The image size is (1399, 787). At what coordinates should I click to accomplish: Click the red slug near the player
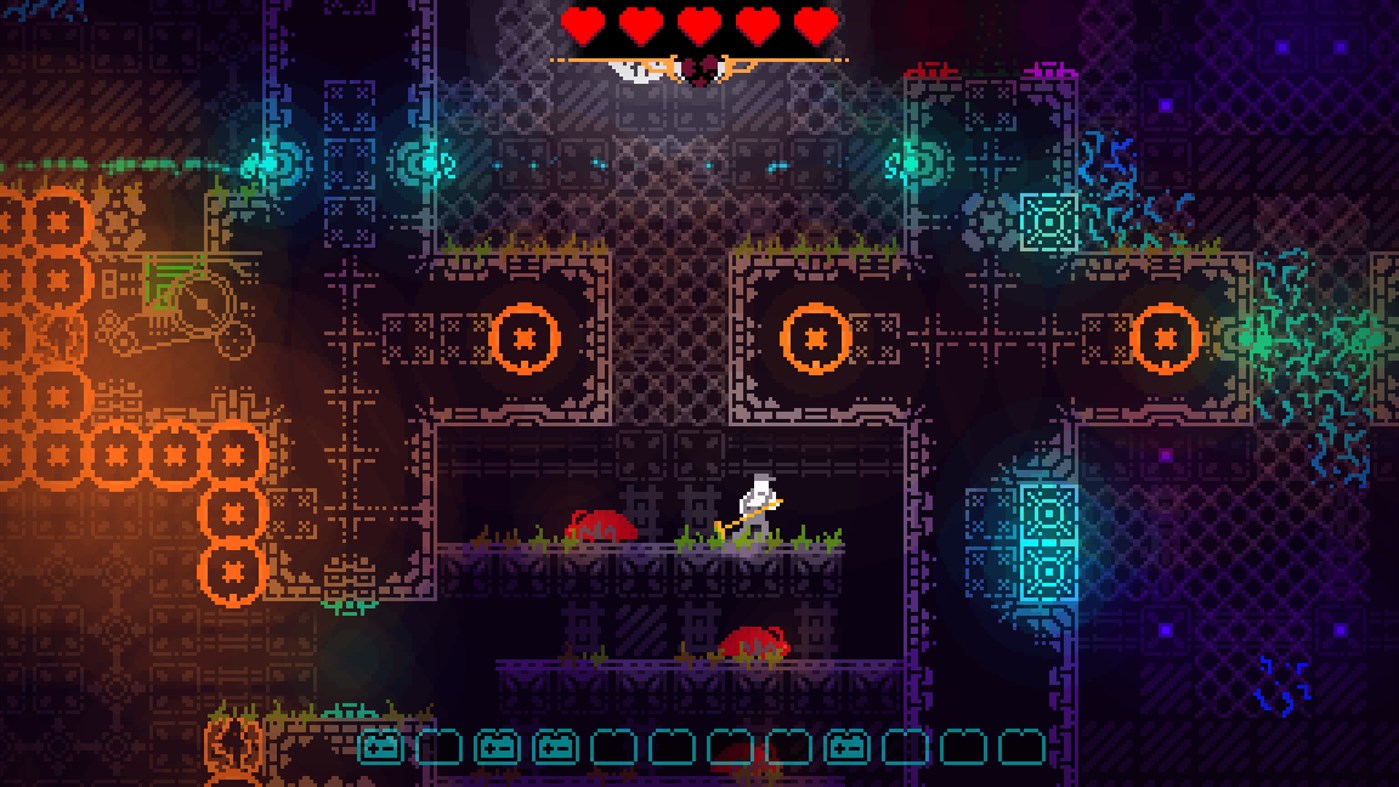click(x=600, y=525)
